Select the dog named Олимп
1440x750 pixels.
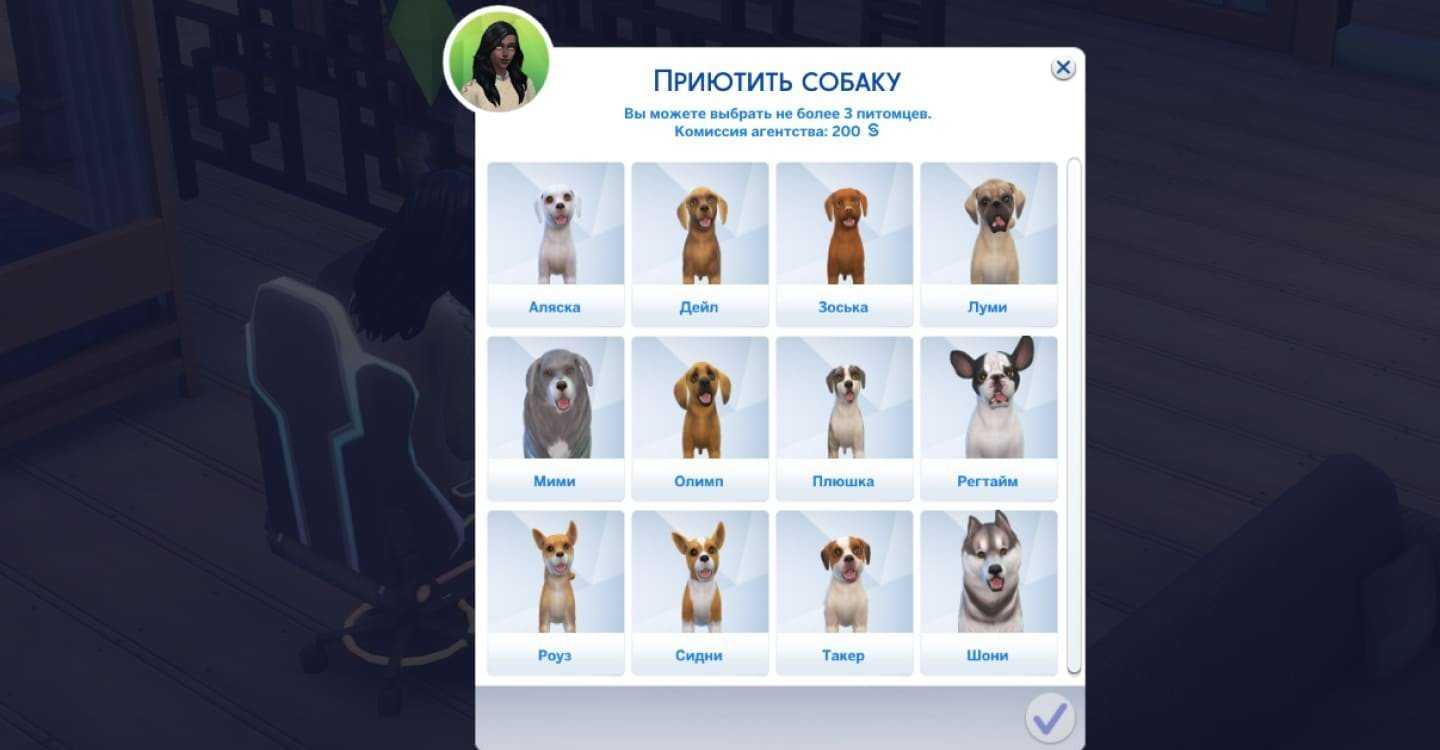(x=699, y=417)
